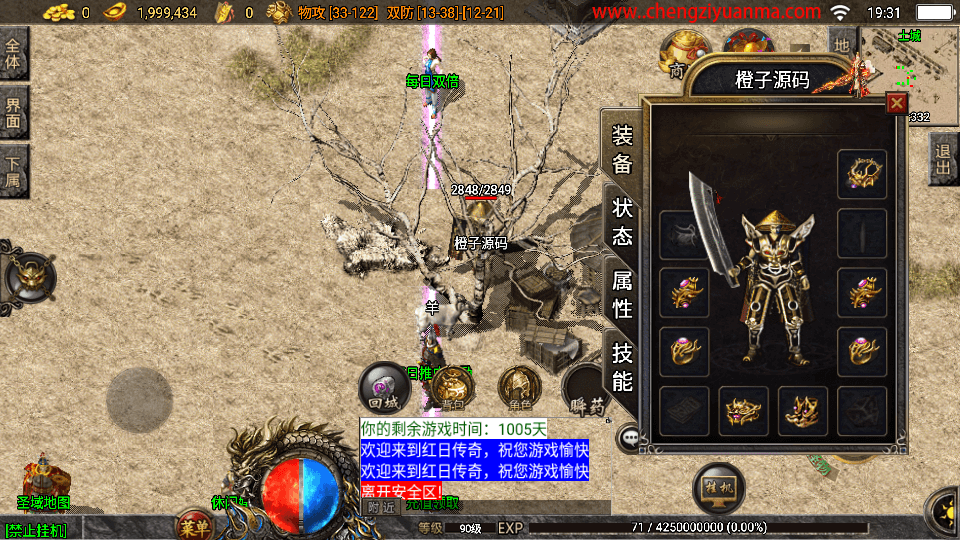This screenshot has width=960, height=540.
Task: Open the 界面 interface button
Action: pyautogui.click(x=14, y=112)
